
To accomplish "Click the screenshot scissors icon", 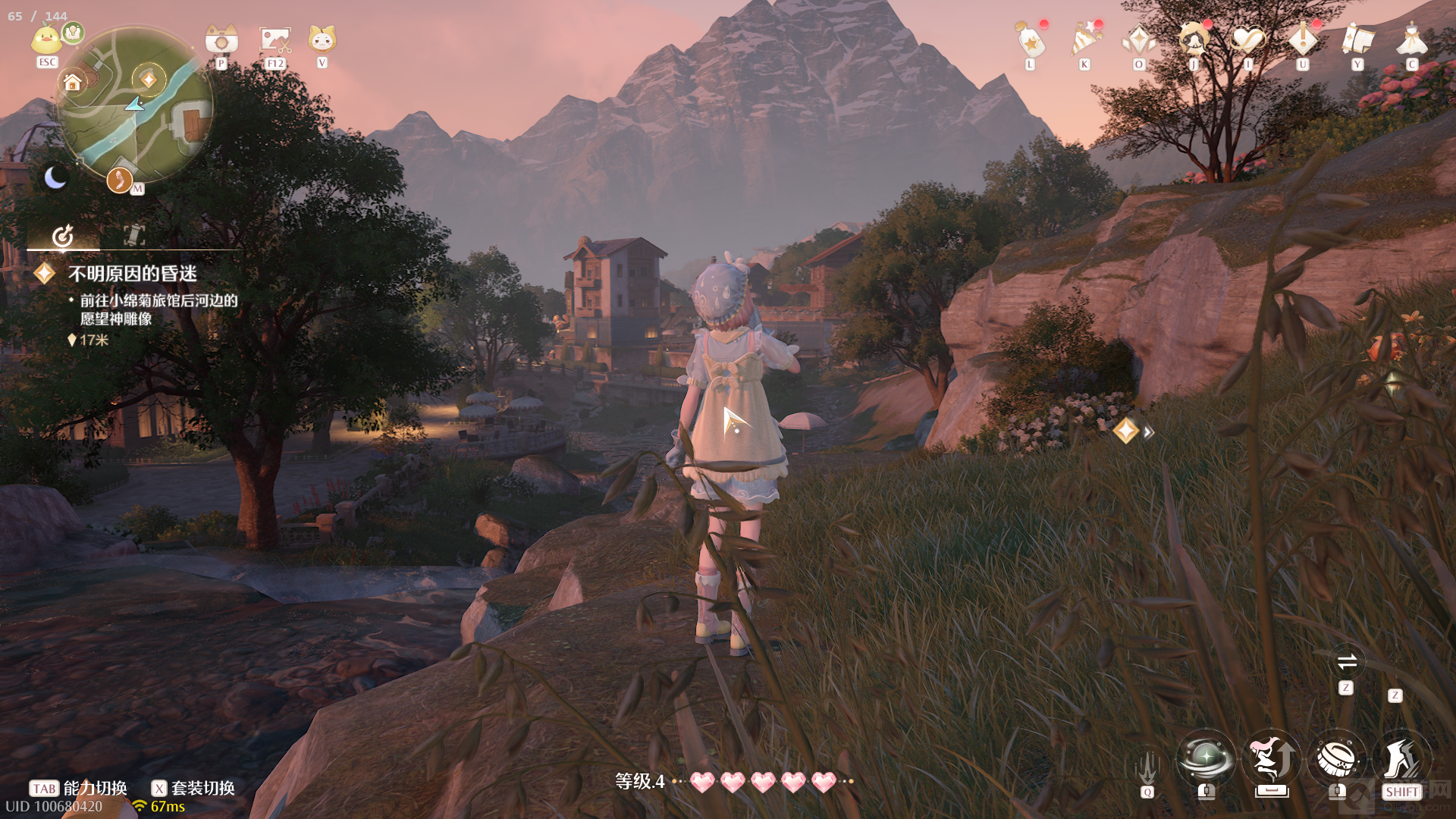I will (275, 39).
